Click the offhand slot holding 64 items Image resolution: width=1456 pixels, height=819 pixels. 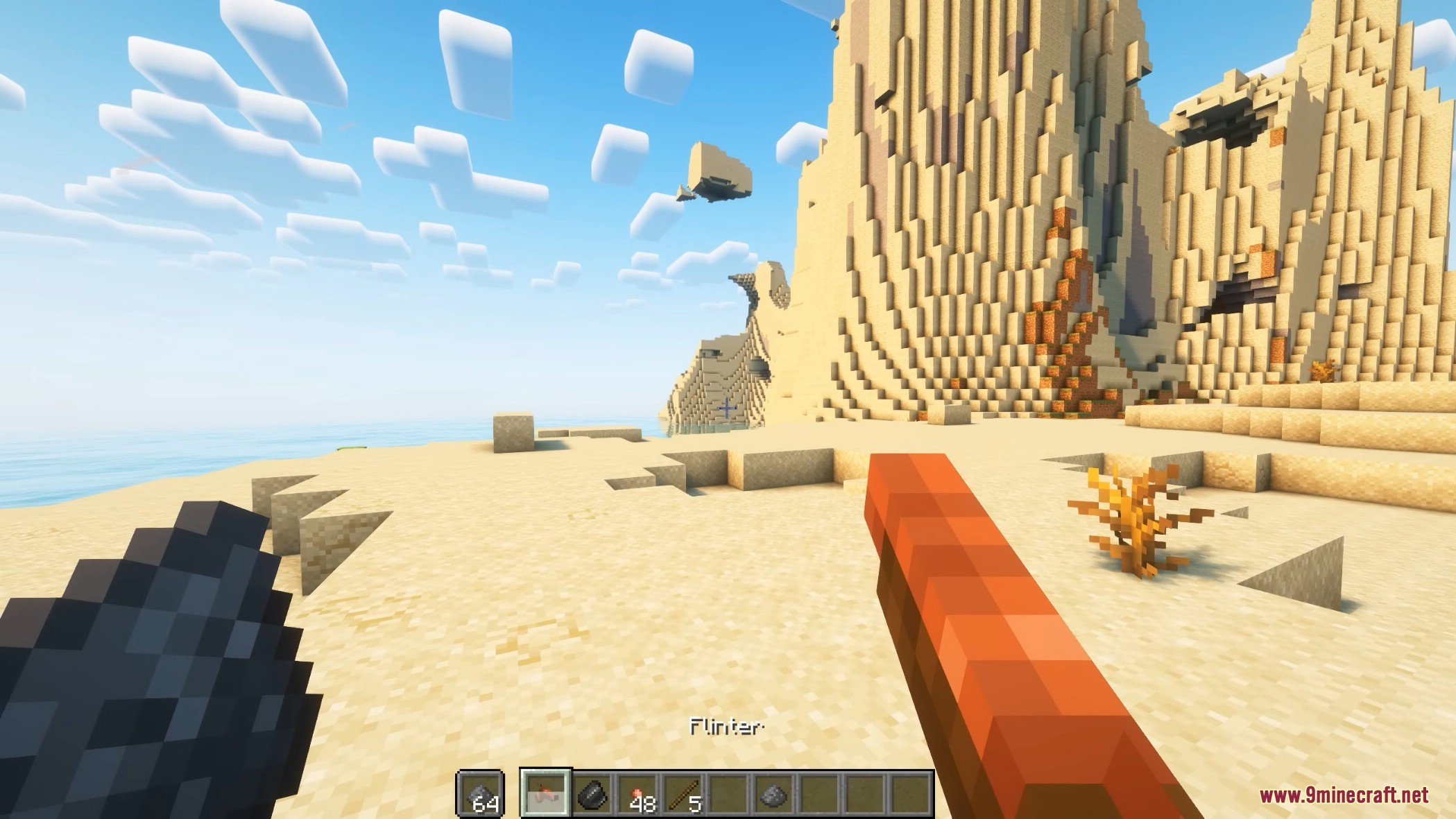pyautogui.click(x=480, y=793)
